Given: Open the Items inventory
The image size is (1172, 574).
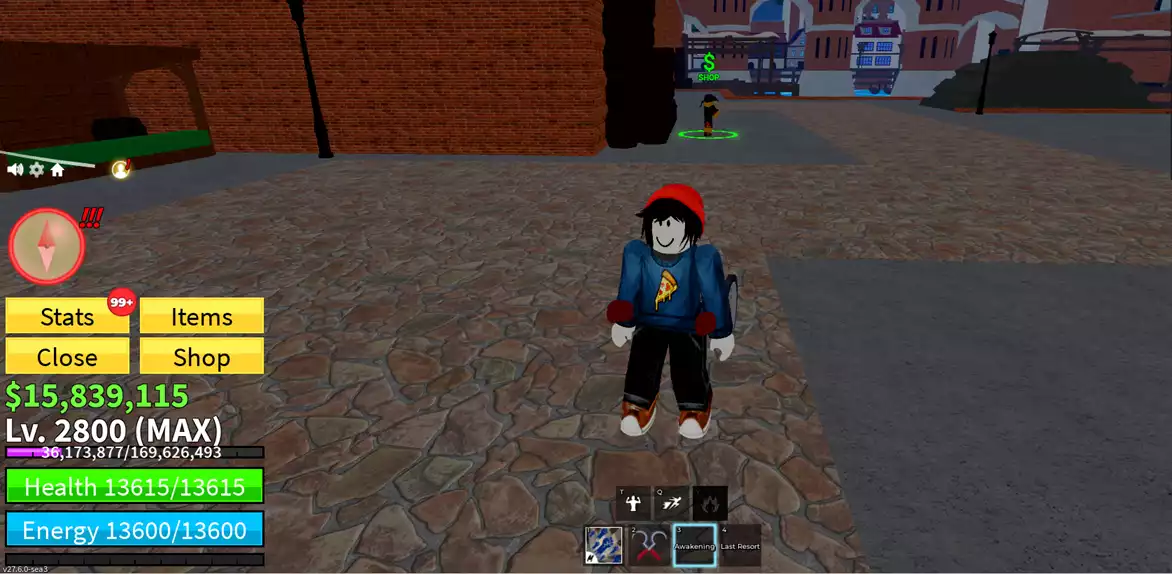Looking at the screenshot, I should coord(201,317).
